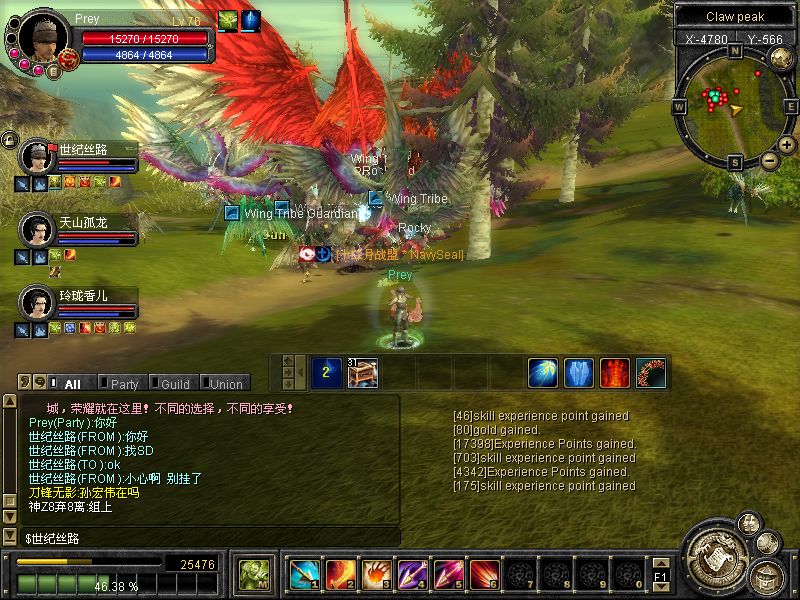Viewport: 800px width, 600px height.
Task: Activate the red slash skill in slot 6
Action: [x=484, y=574]
